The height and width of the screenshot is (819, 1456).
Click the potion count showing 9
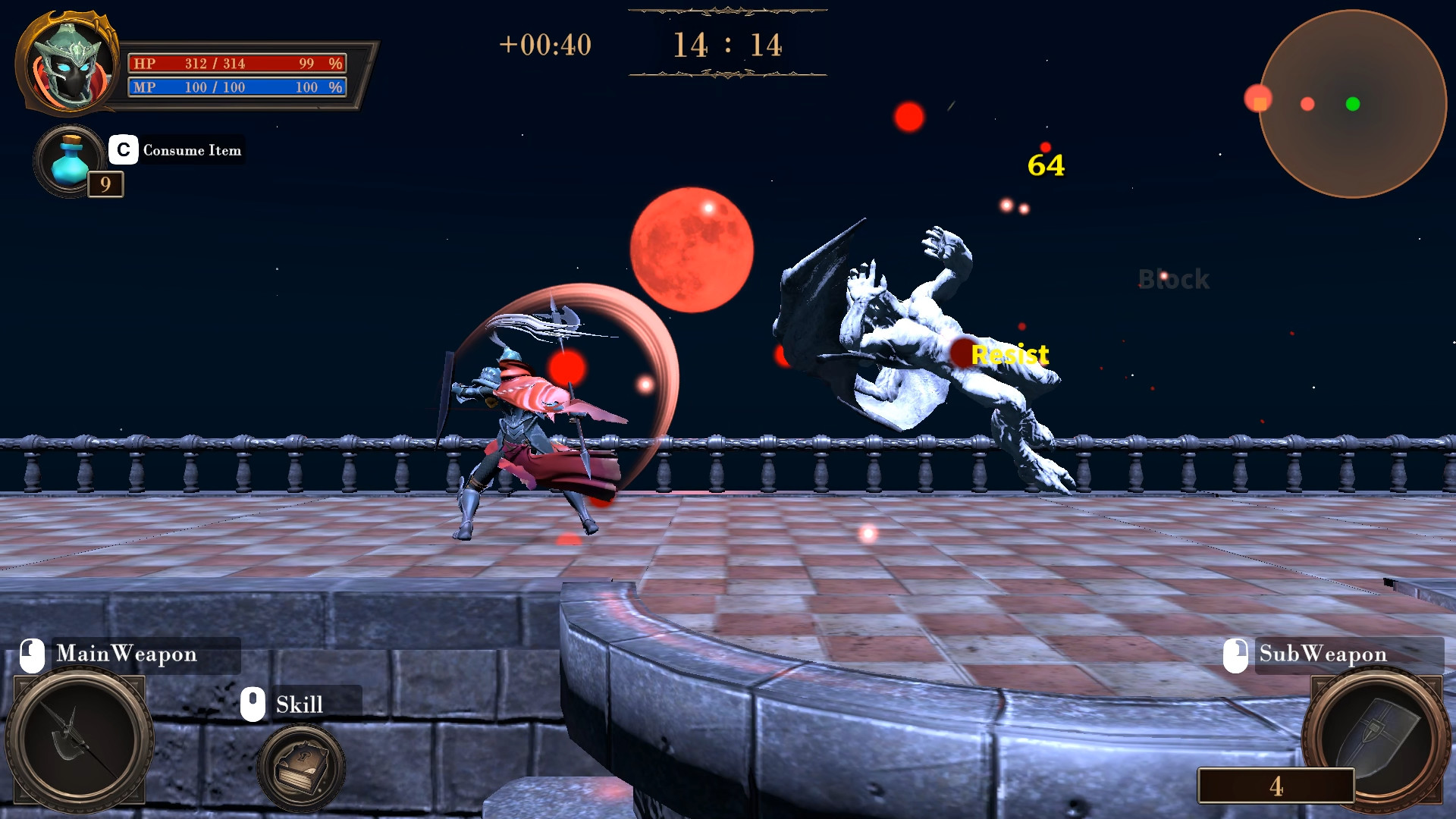pyautogui.click(x=105, y=183)
